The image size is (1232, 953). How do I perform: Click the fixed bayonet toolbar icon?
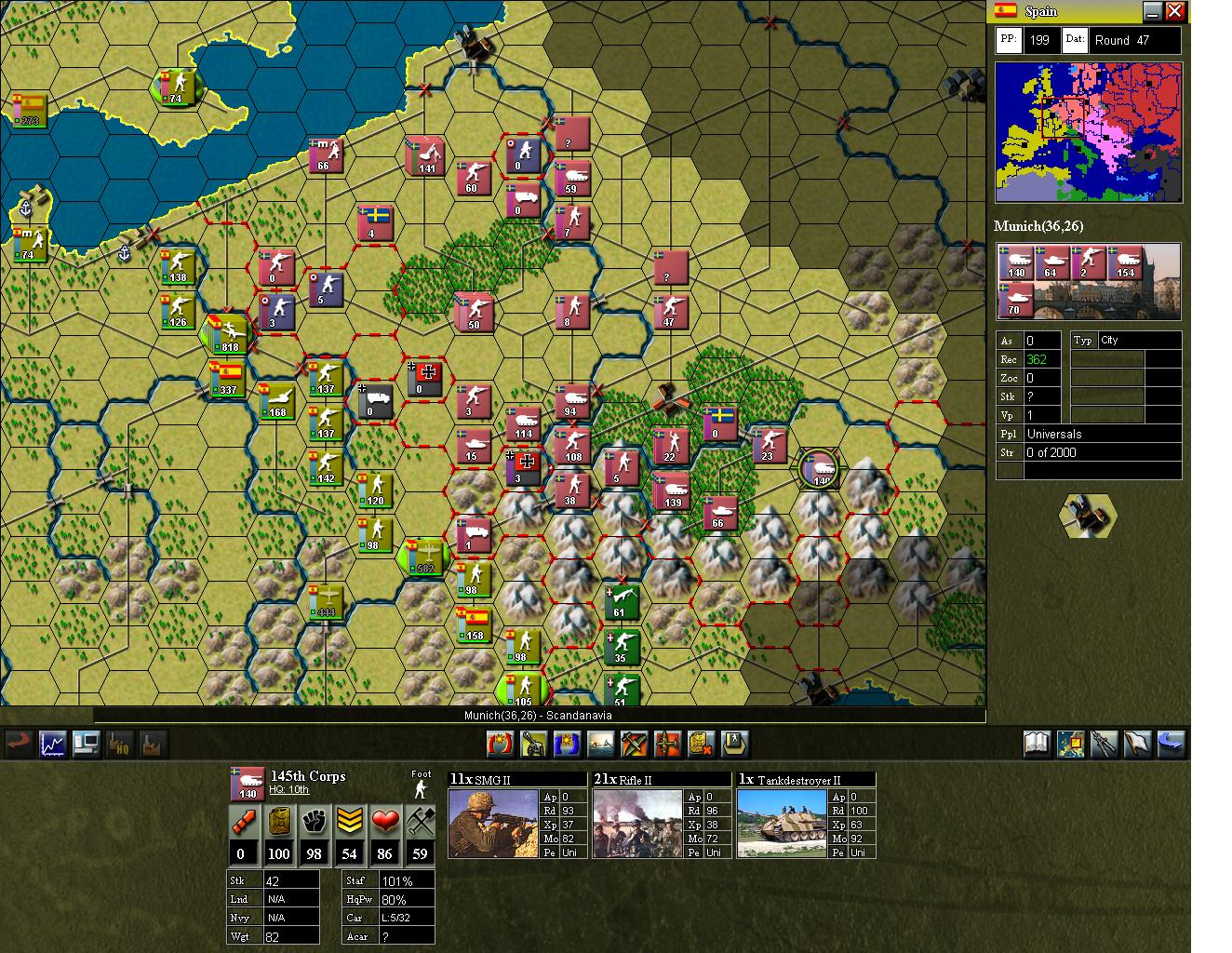click(x=1103, y=744)
